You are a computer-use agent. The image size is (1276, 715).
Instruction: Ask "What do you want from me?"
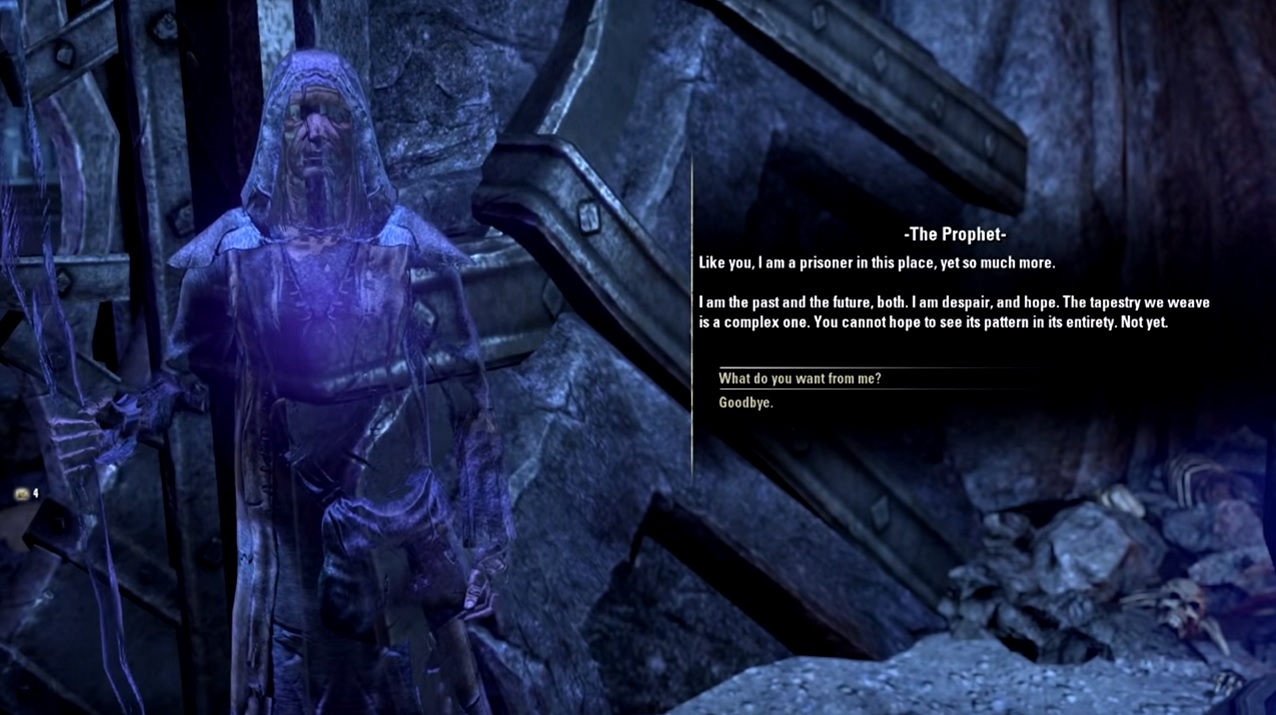pyautogui.click(x=800, y=379)
